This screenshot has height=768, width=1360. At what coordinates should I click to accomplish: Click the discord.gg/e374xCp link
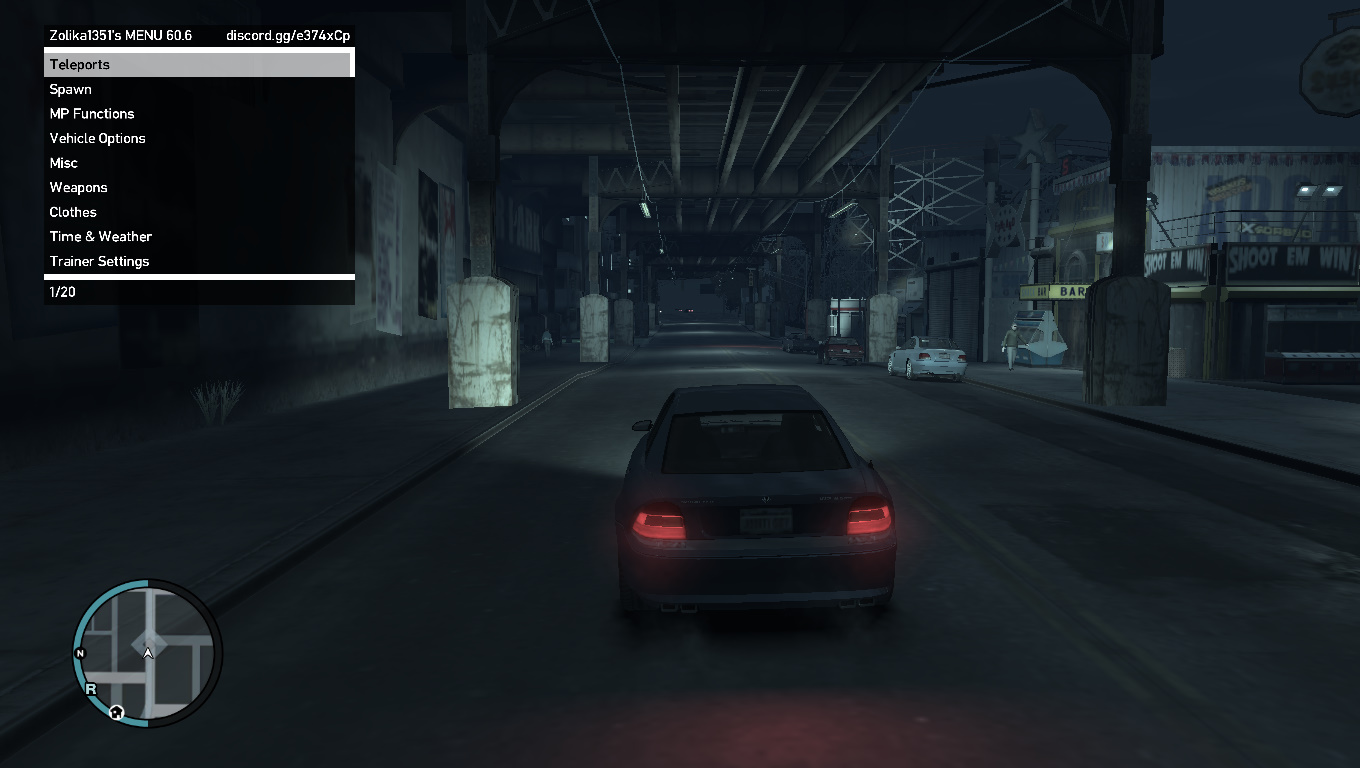(287, 34)
